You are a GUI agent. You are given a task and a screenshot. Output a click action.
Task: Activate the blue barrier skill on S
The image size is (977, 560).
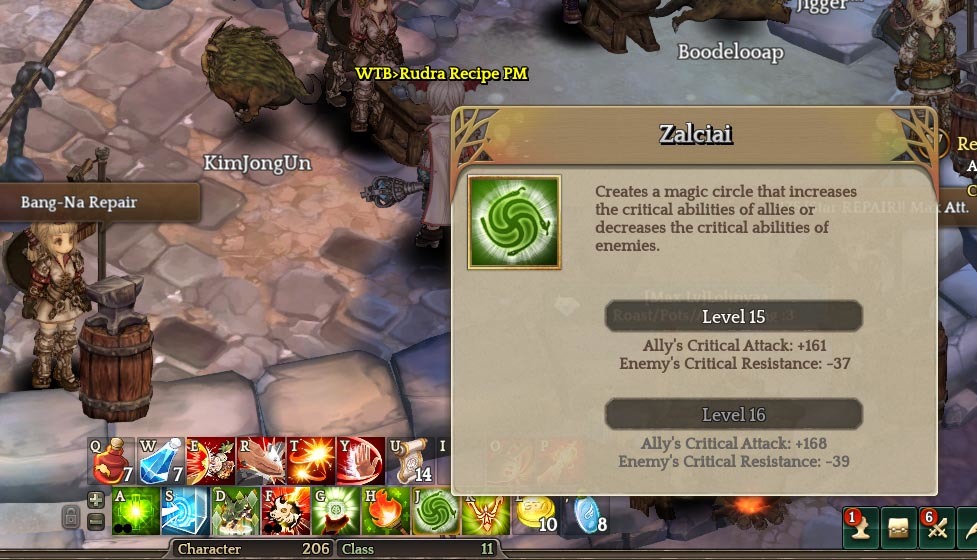point(185,510)
